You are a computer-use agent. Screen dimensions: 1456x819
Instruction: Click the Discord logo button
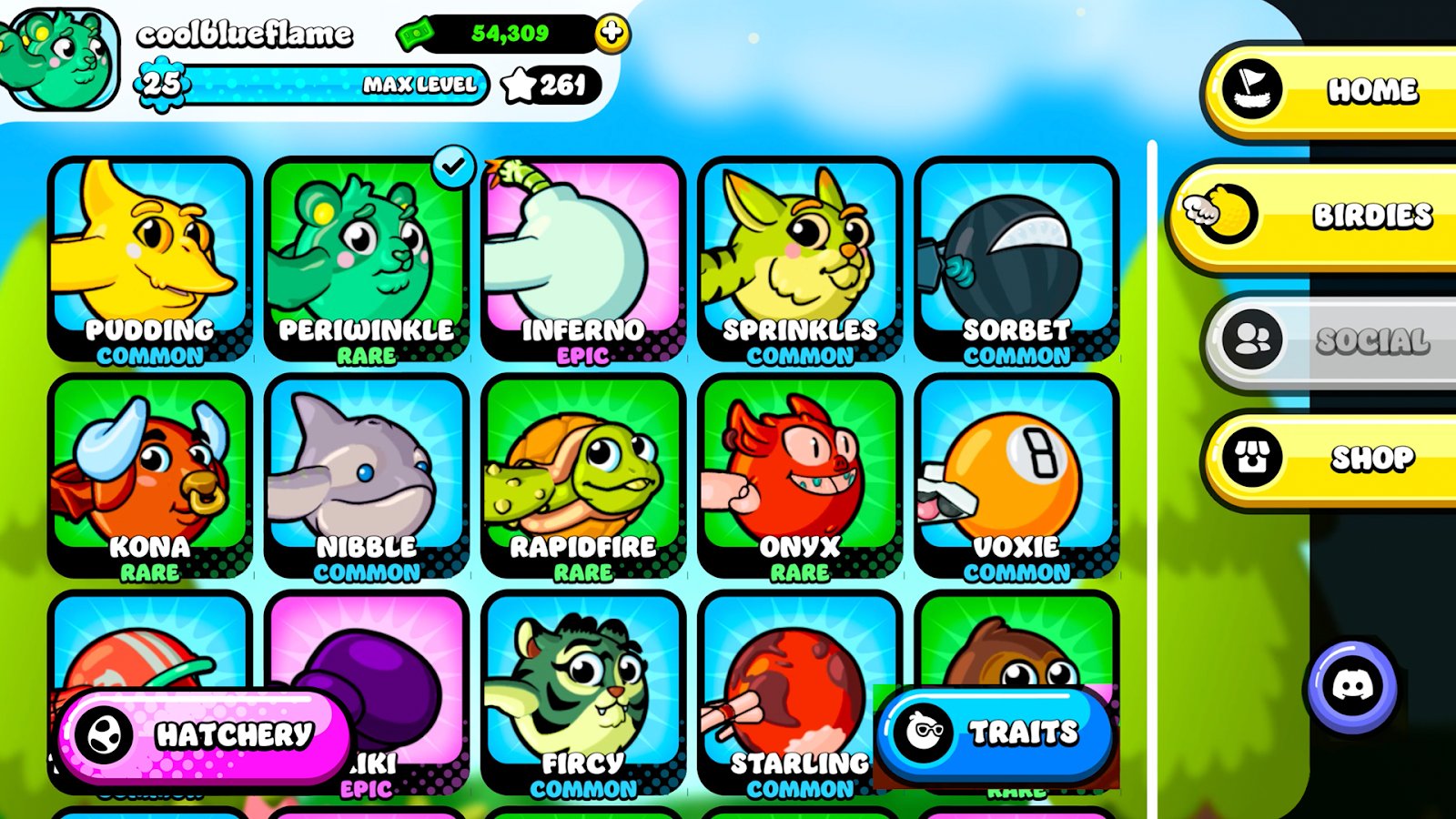point(1351,686)
